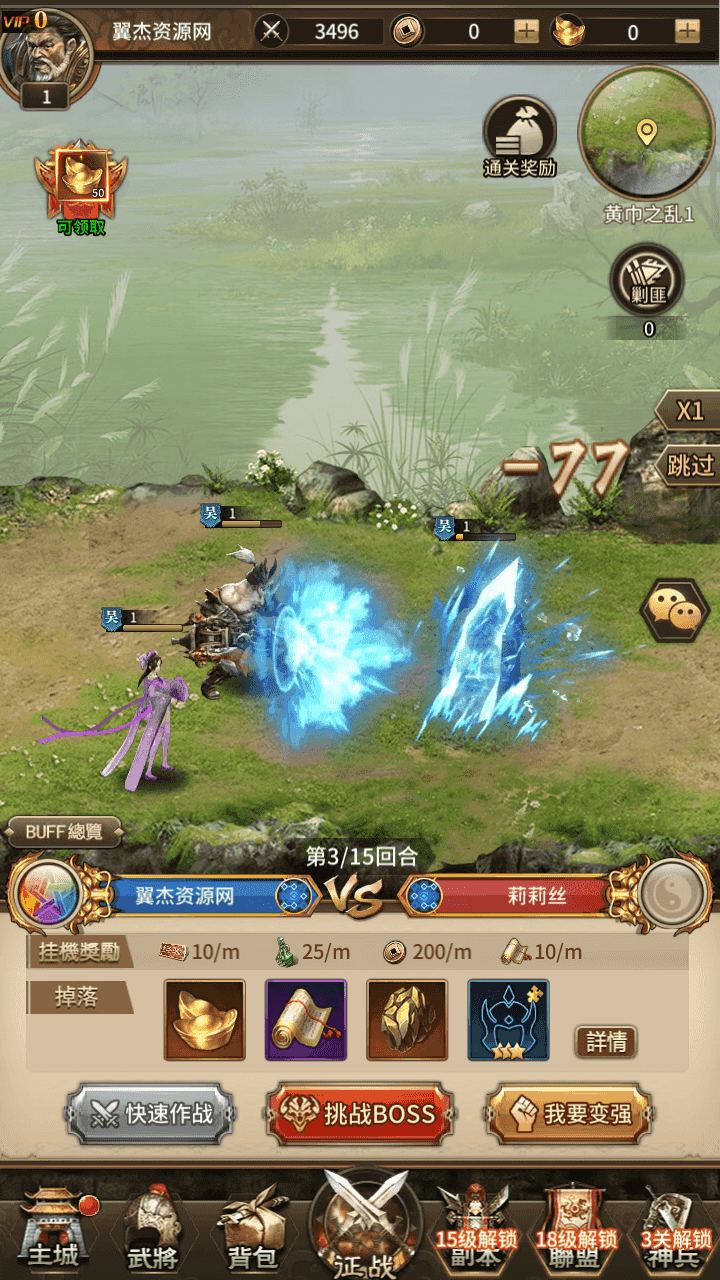This screenshot has width=720, height=1280.
Task: Open 我要变强 get stronger guide
Action: click(x=569, y=1113)
